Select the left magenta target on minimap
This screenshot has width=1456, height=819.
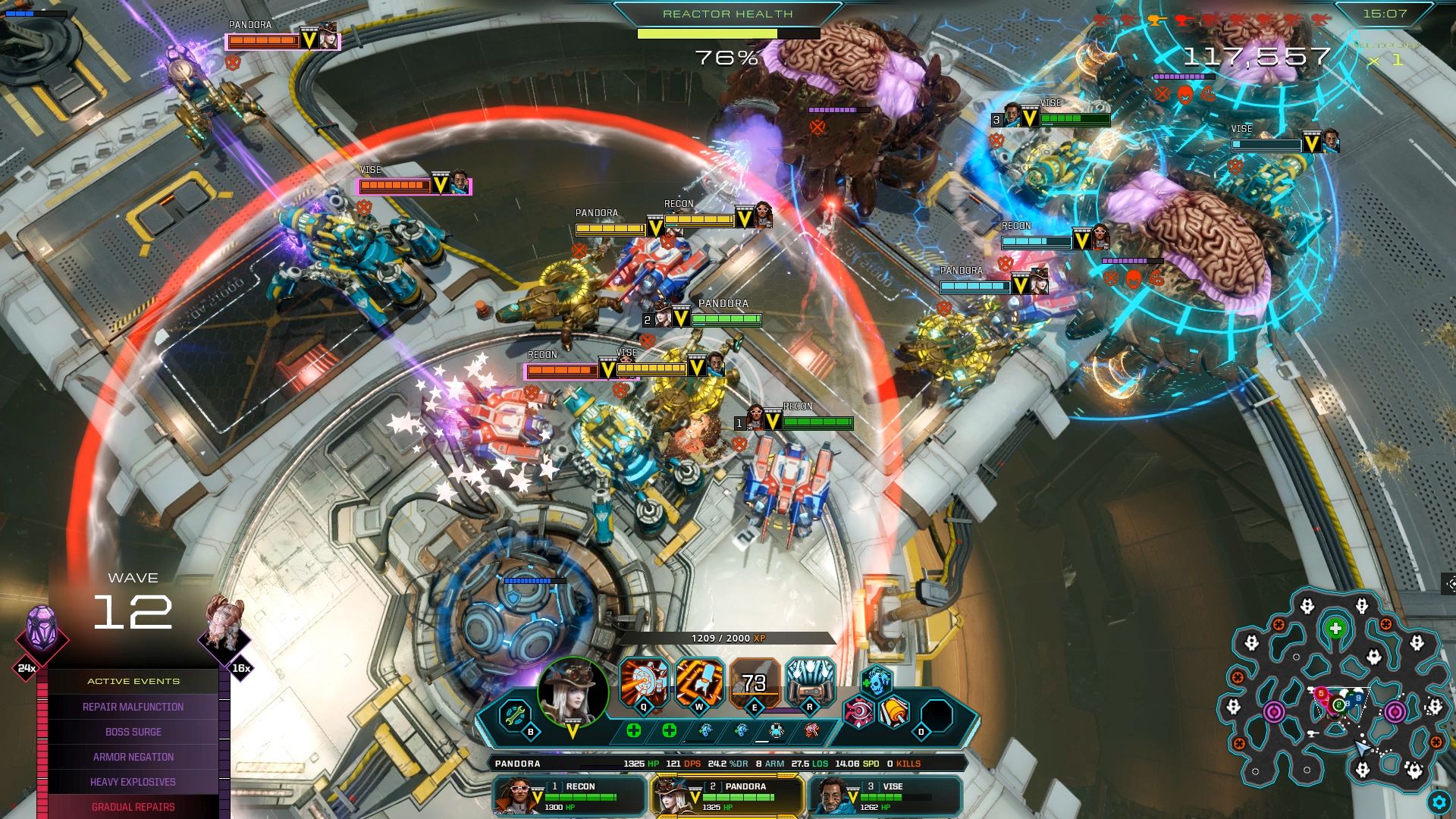1274,712
